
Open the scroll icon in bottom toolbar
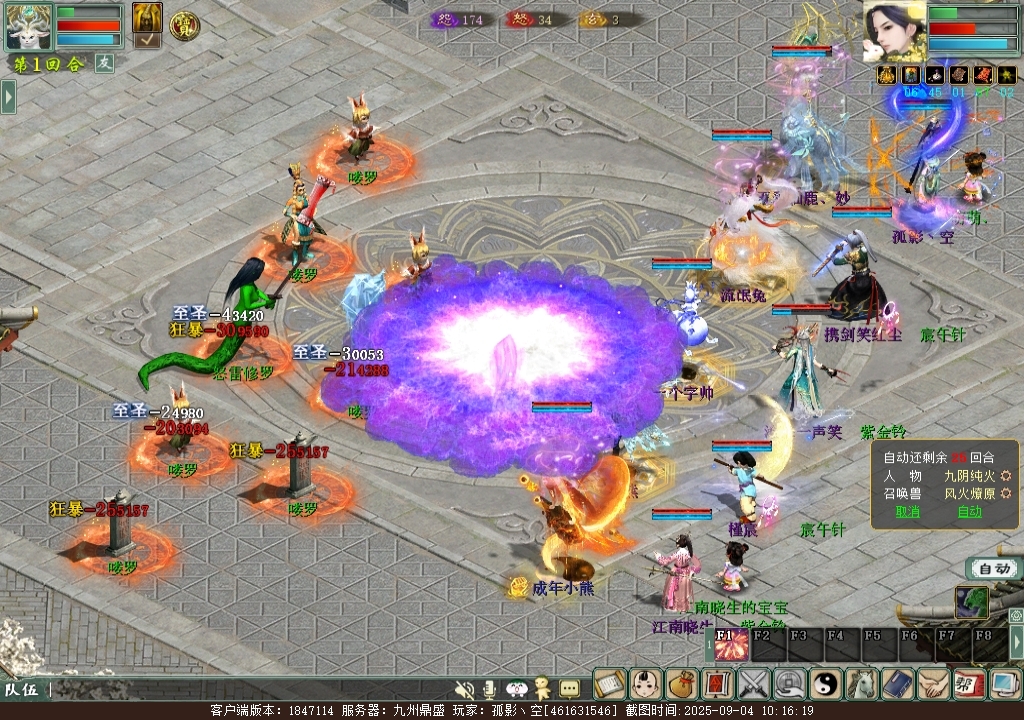pyautogui.click(x=609, y=684)
